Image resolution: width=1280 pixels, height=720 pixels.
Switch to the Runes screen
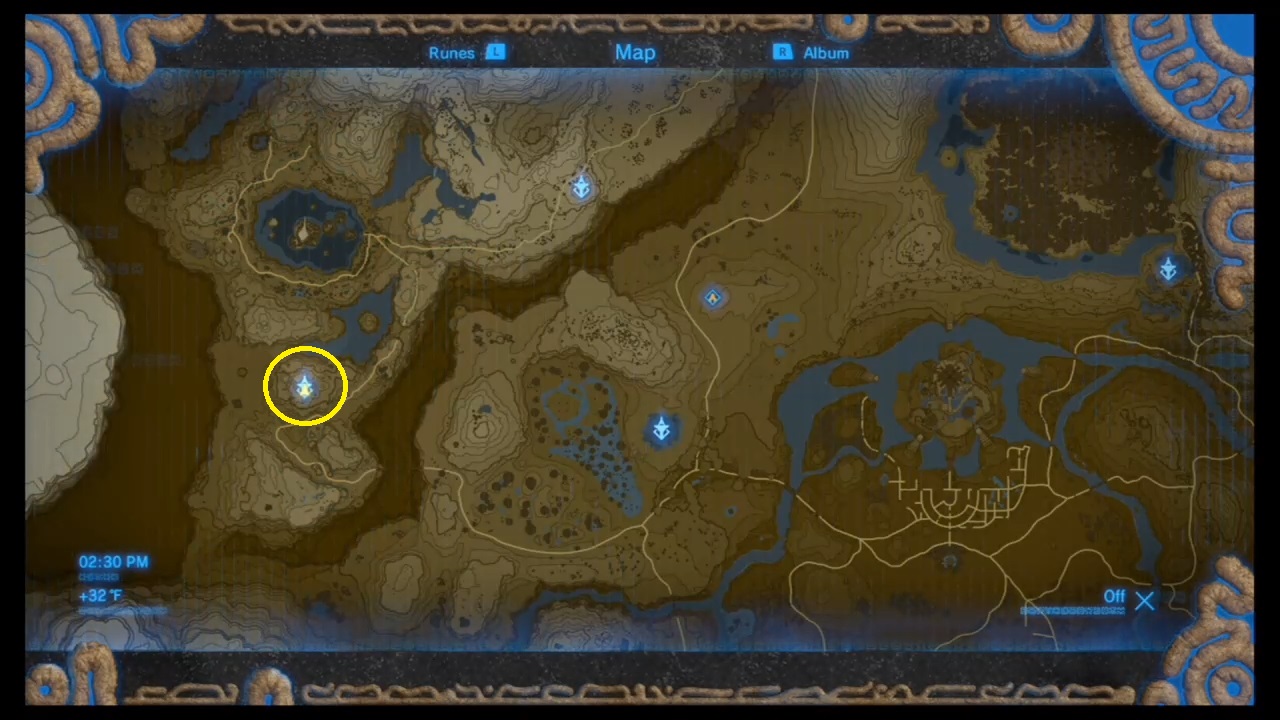pyautogui.click(x=452, y=52)
